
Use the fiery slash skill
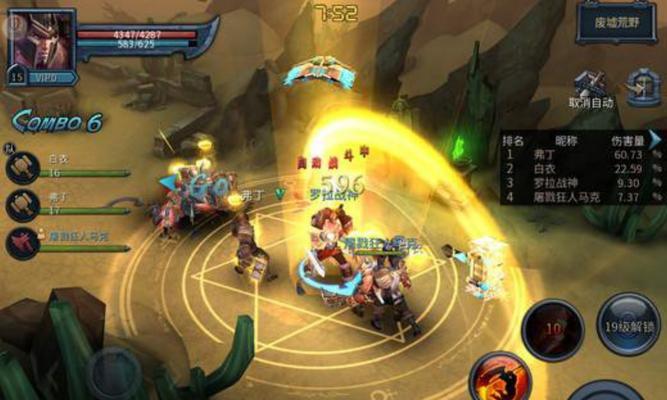pos(500,379)
